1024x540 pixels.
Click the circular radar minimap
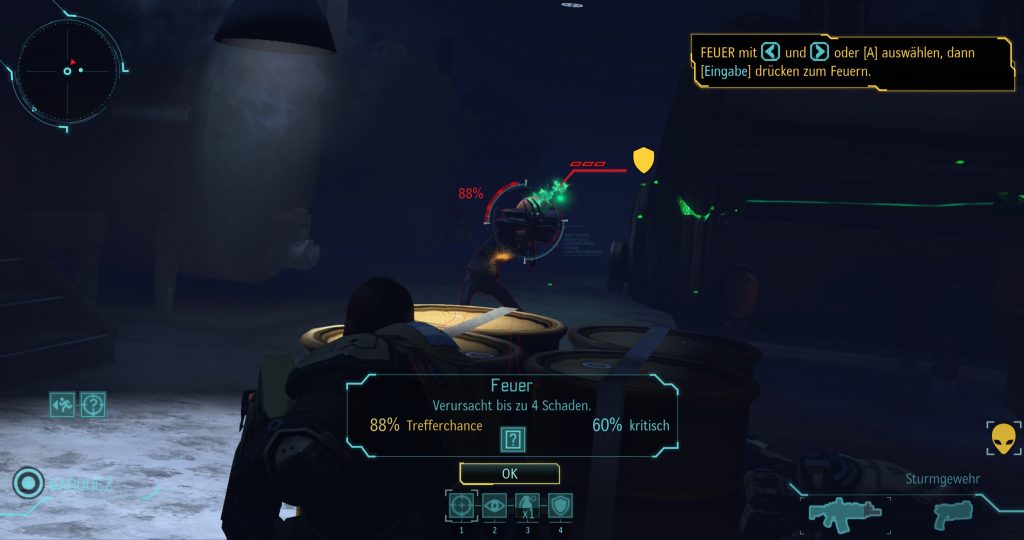coord(70,69)
